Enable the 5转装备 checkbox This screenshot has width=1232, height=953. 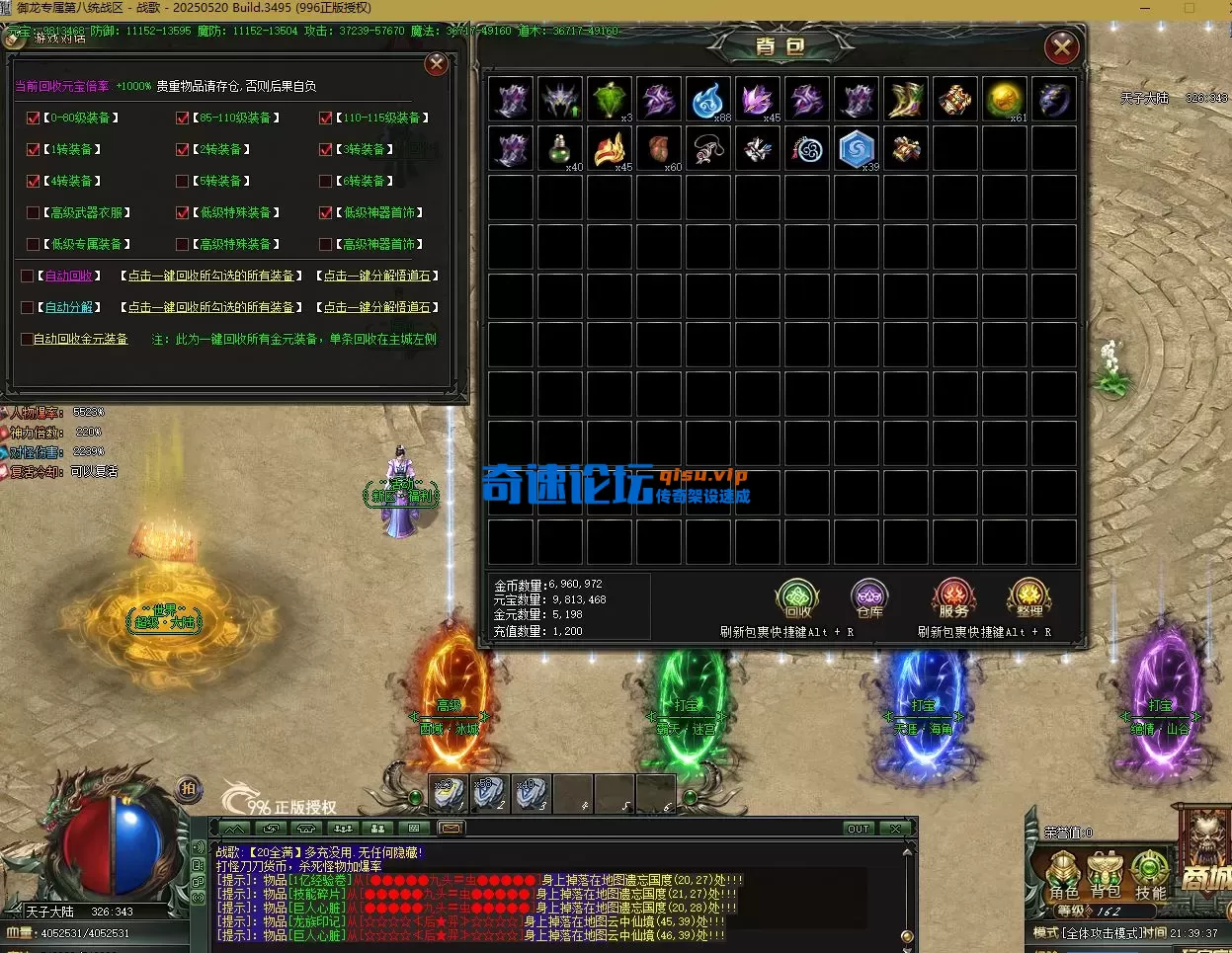pos(182,181)
